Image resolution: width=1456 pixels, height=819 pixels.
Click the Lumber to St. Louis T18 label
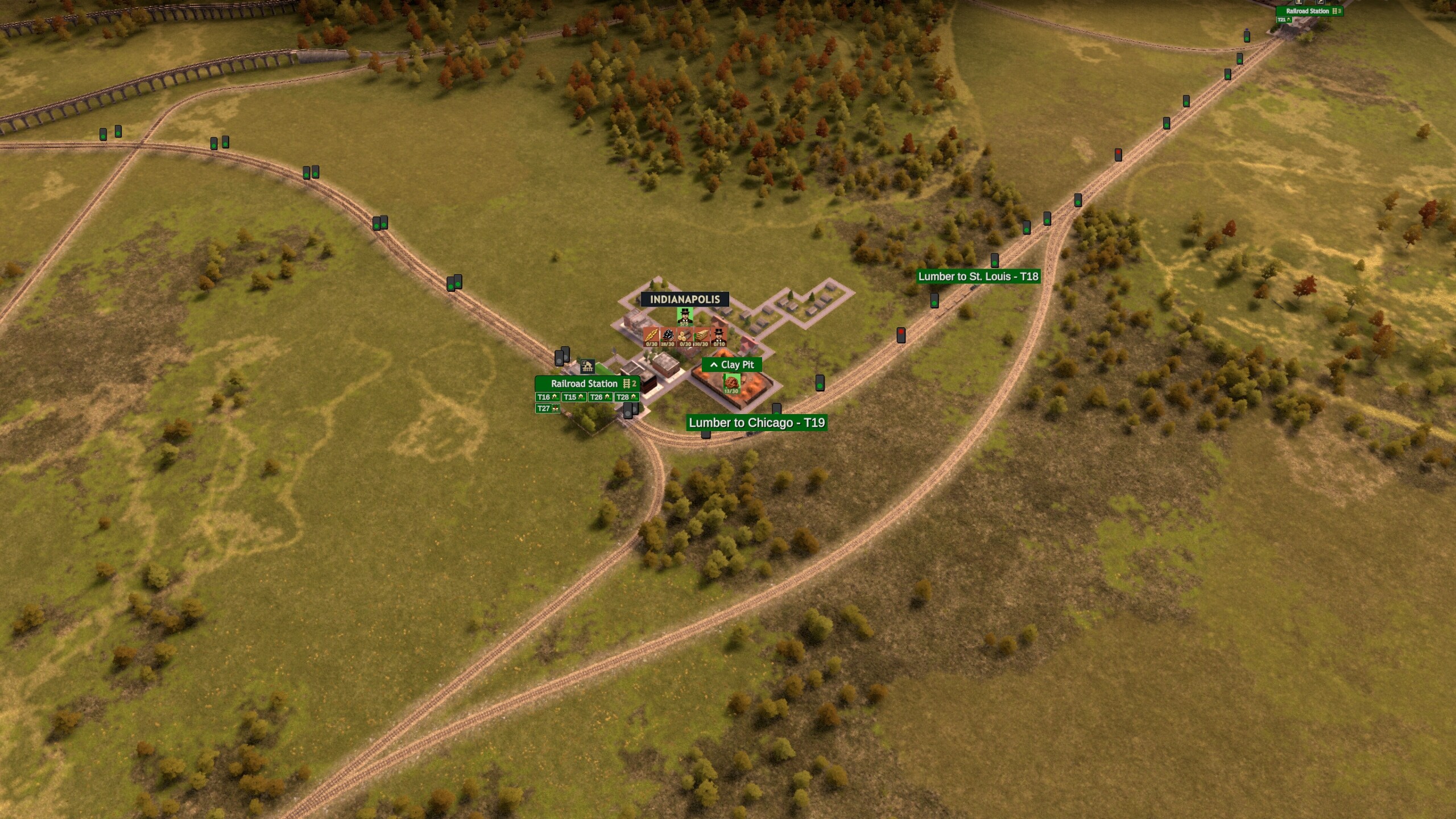[x=978, y=276]
